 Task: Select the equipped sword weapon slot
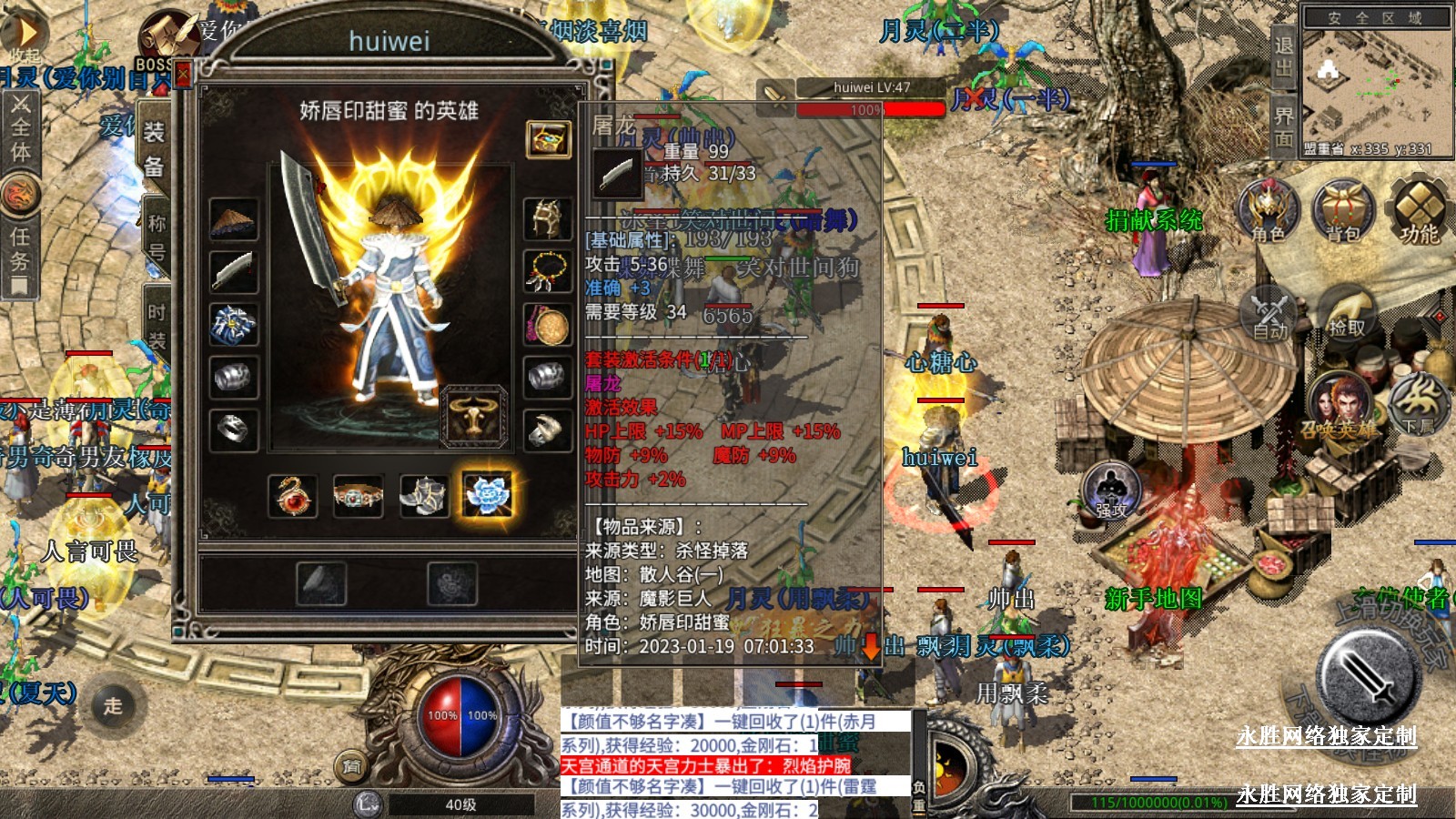click(233, 271)
